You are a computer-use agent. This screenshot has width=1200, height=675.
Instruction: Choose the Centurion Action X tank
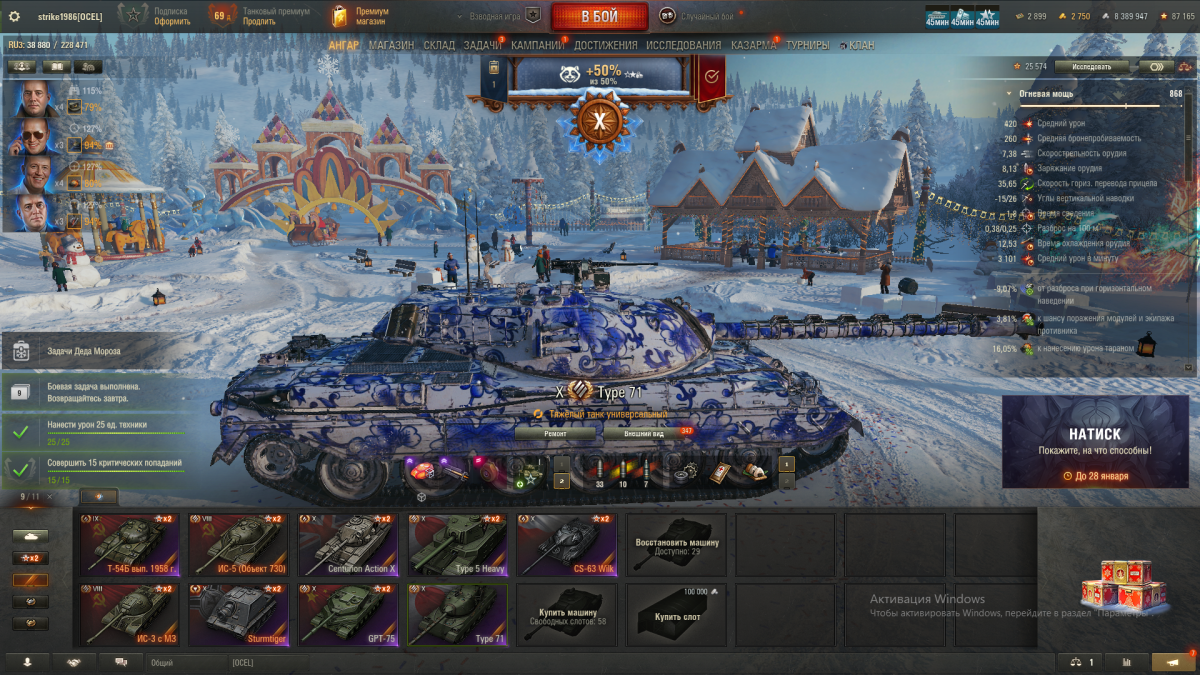(x=349, y=545)
